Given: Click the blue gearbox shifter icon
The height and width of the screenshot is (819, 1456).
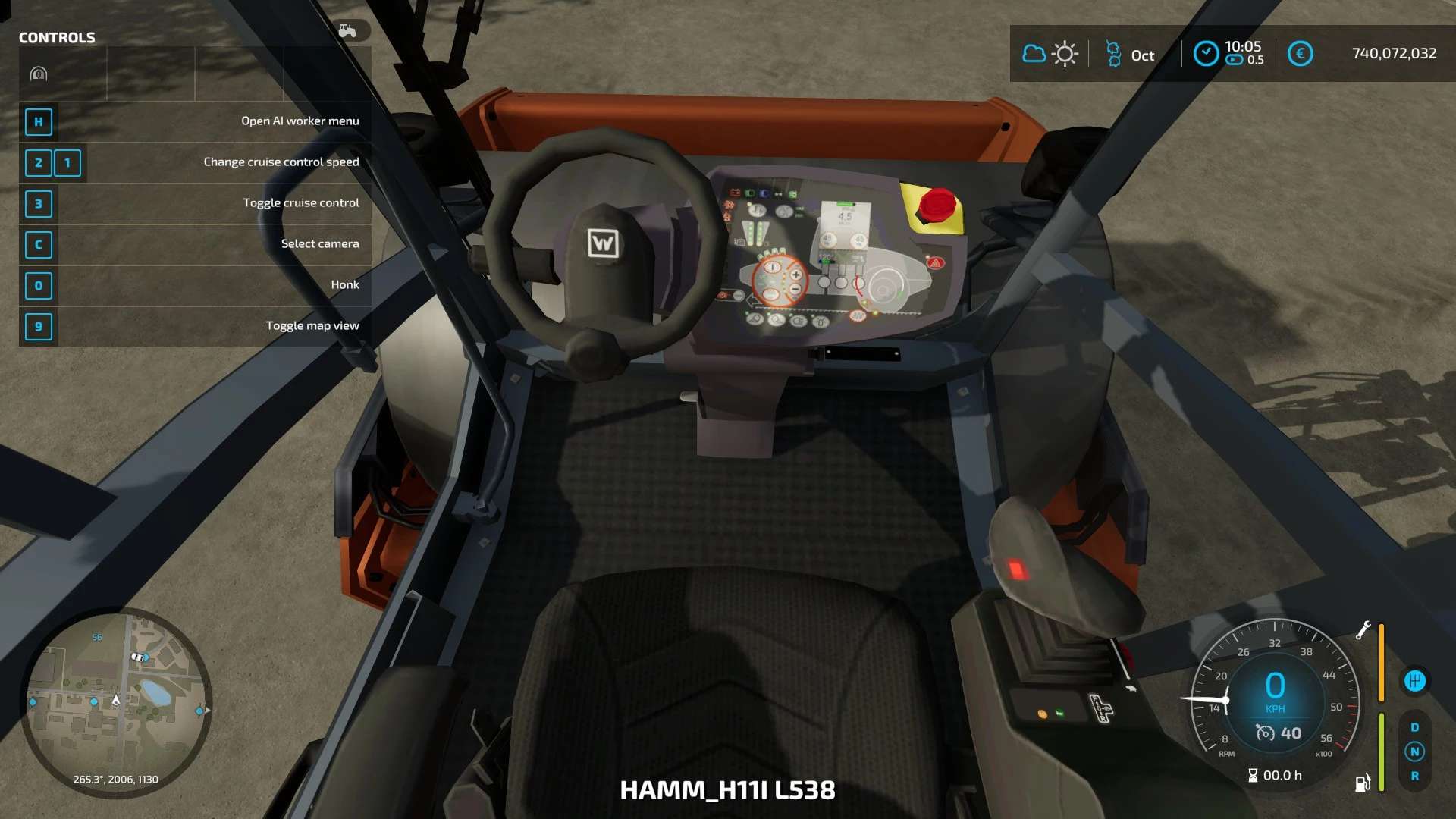Looking at the screenshot, I should pyautogui.click(x=1414, y=681).
